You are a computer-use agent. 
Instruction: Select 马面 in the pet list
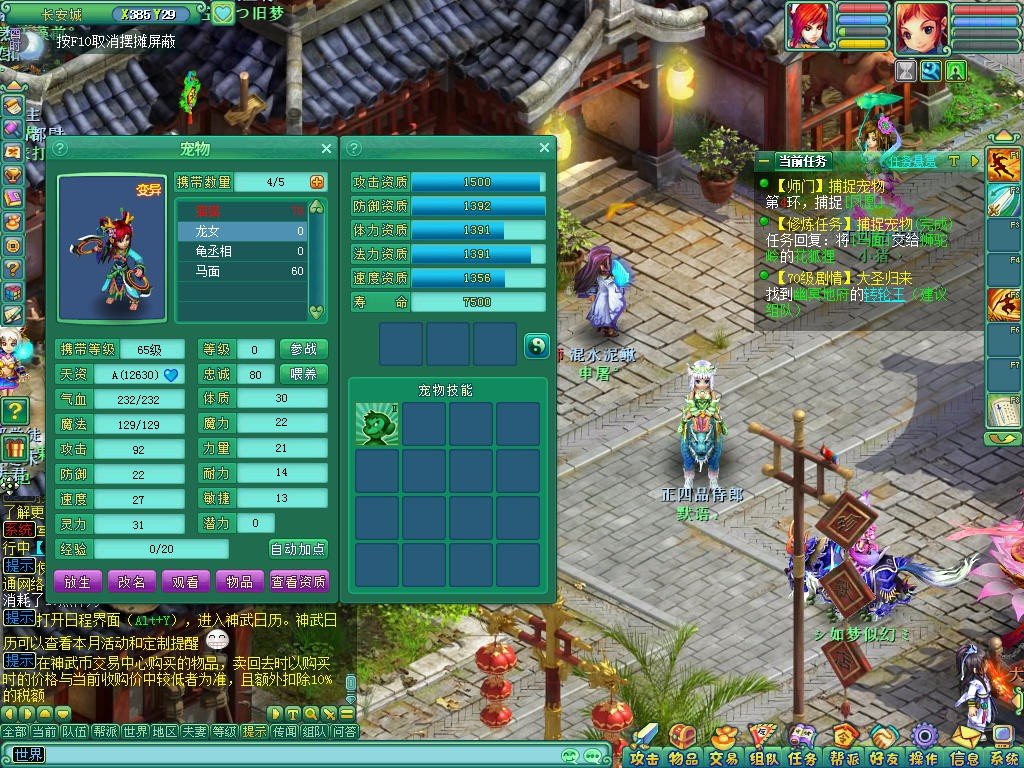(241, 272)
